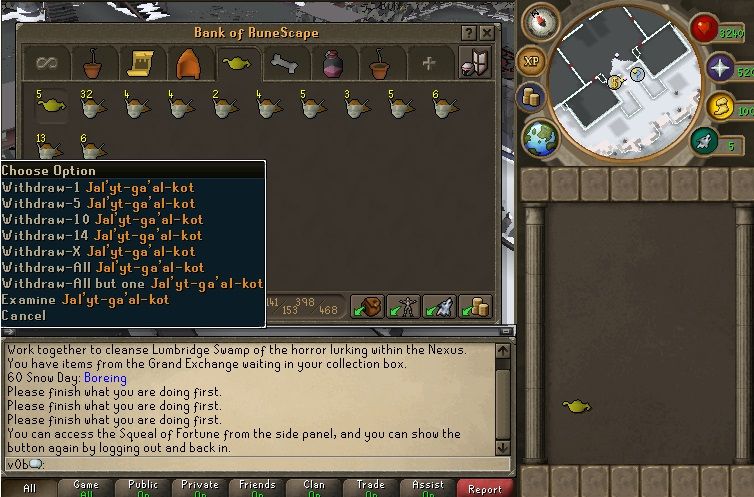This screenshot has width=754, height=497.
Task: Cancel the Choose Option menu
Action: pos(24,315)
